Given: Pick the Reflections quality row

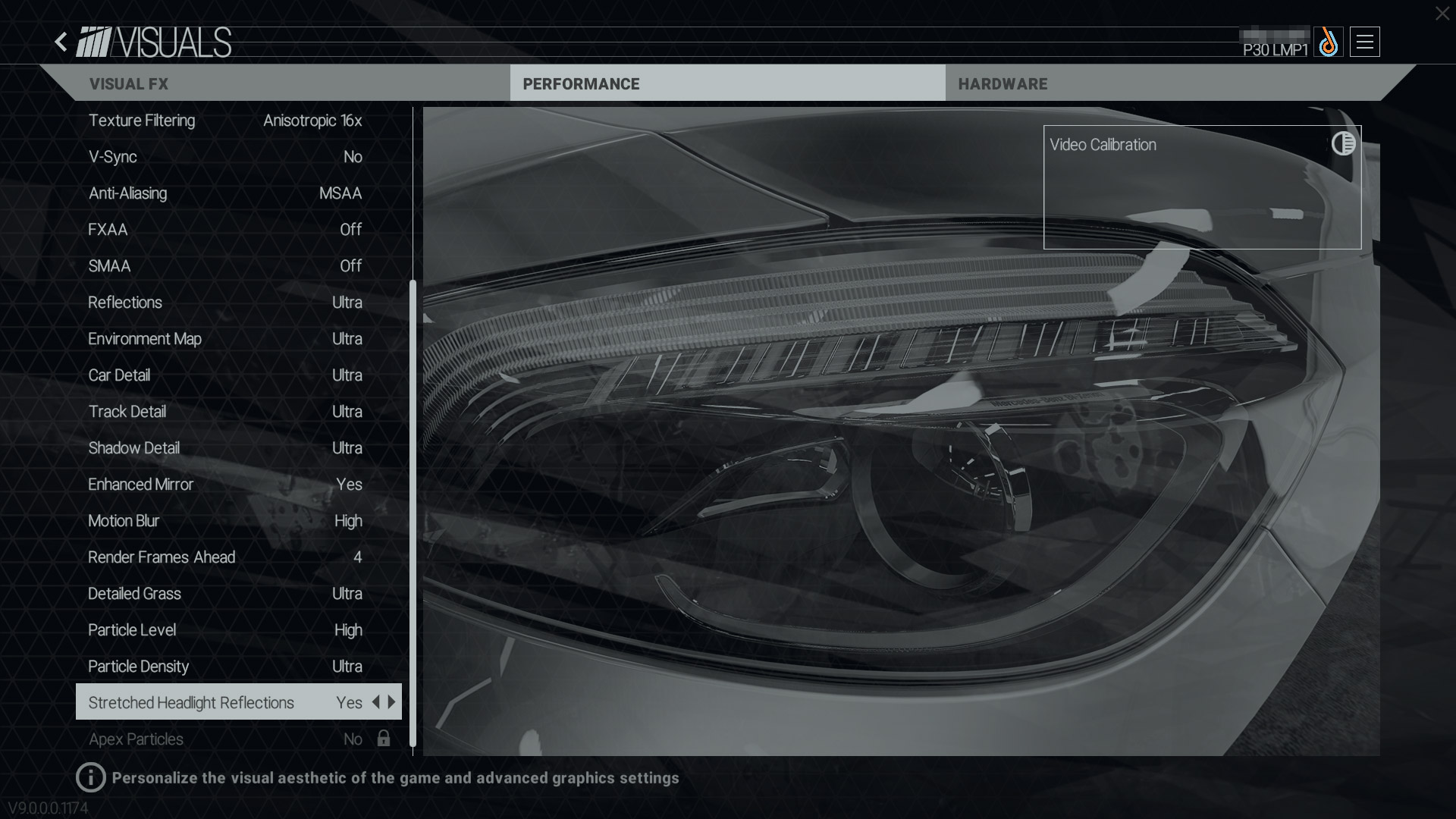Looking at the screenshot, I should coord(225,303).
